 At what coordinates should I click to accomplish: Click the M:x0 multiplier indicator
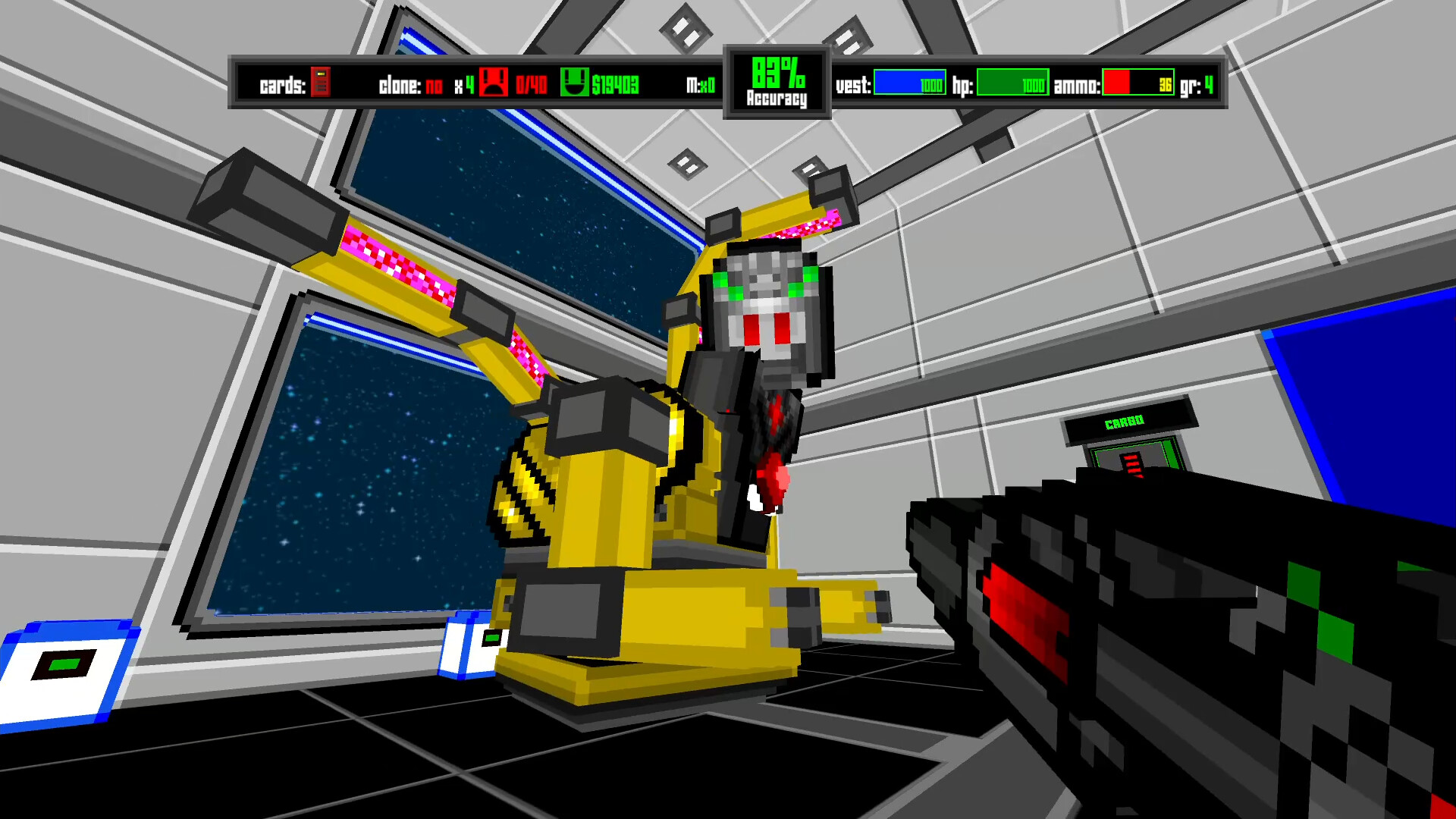click(x=699, y=86)
